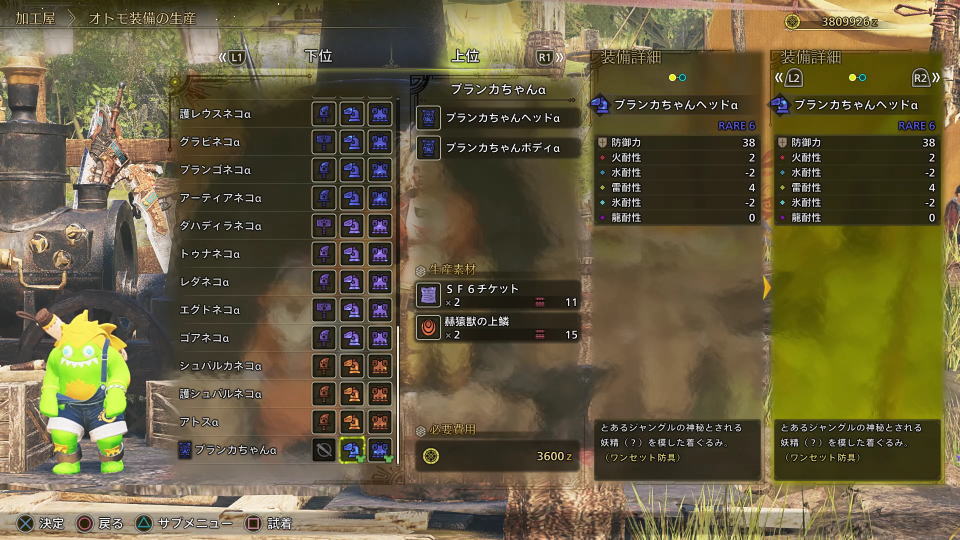960x540 pixels.
Task: Click the 緋猿獣の上鱗 material row
Action: click(496, 328)
